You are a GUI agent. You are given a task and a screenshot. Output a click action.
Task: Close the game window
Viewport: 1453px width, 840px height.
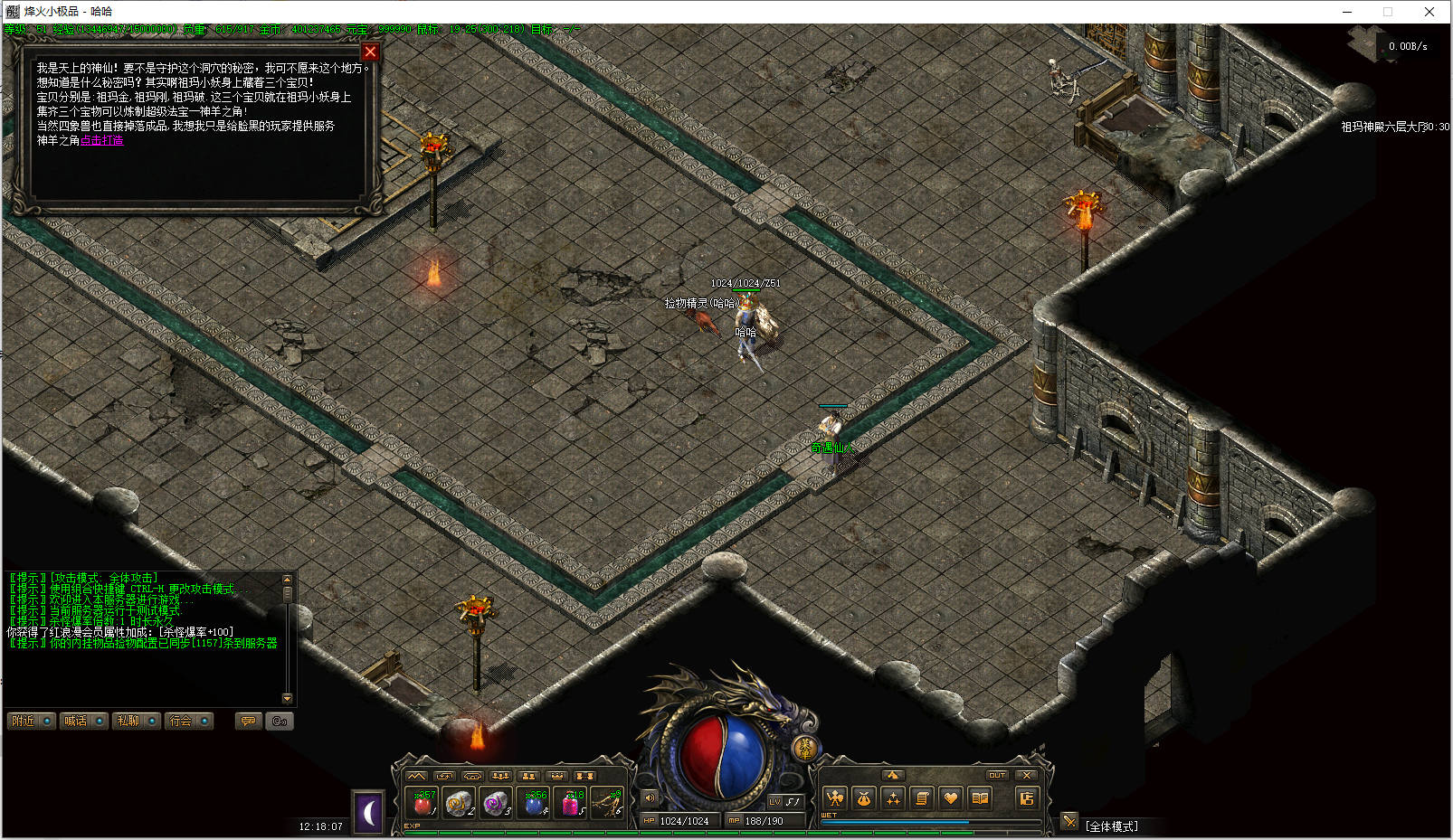point(1429,12)
